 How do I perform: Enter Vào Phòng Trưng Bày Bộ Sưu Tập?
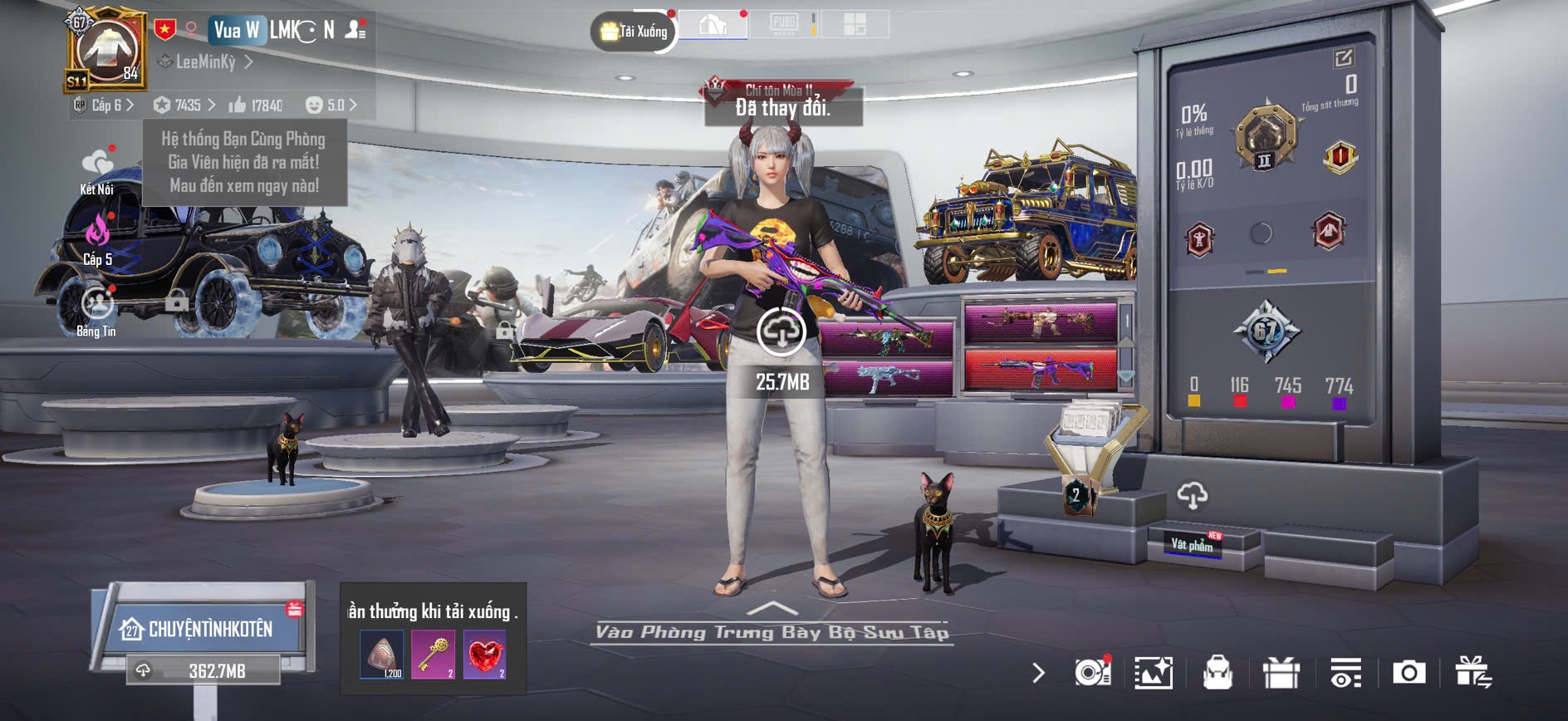[772, 631]
